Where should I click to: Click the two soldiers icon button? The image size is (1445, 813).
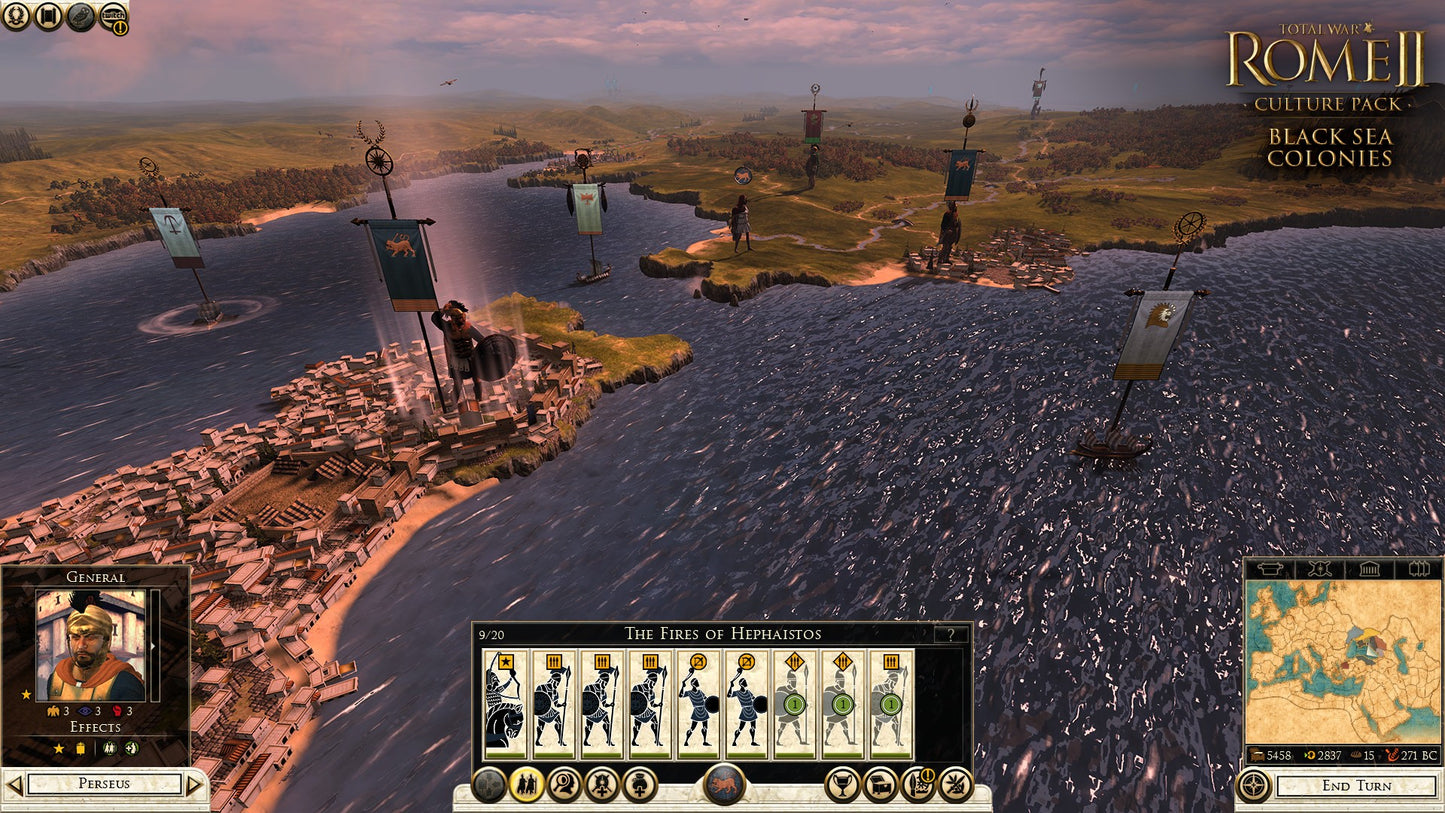tap(526, 785)
